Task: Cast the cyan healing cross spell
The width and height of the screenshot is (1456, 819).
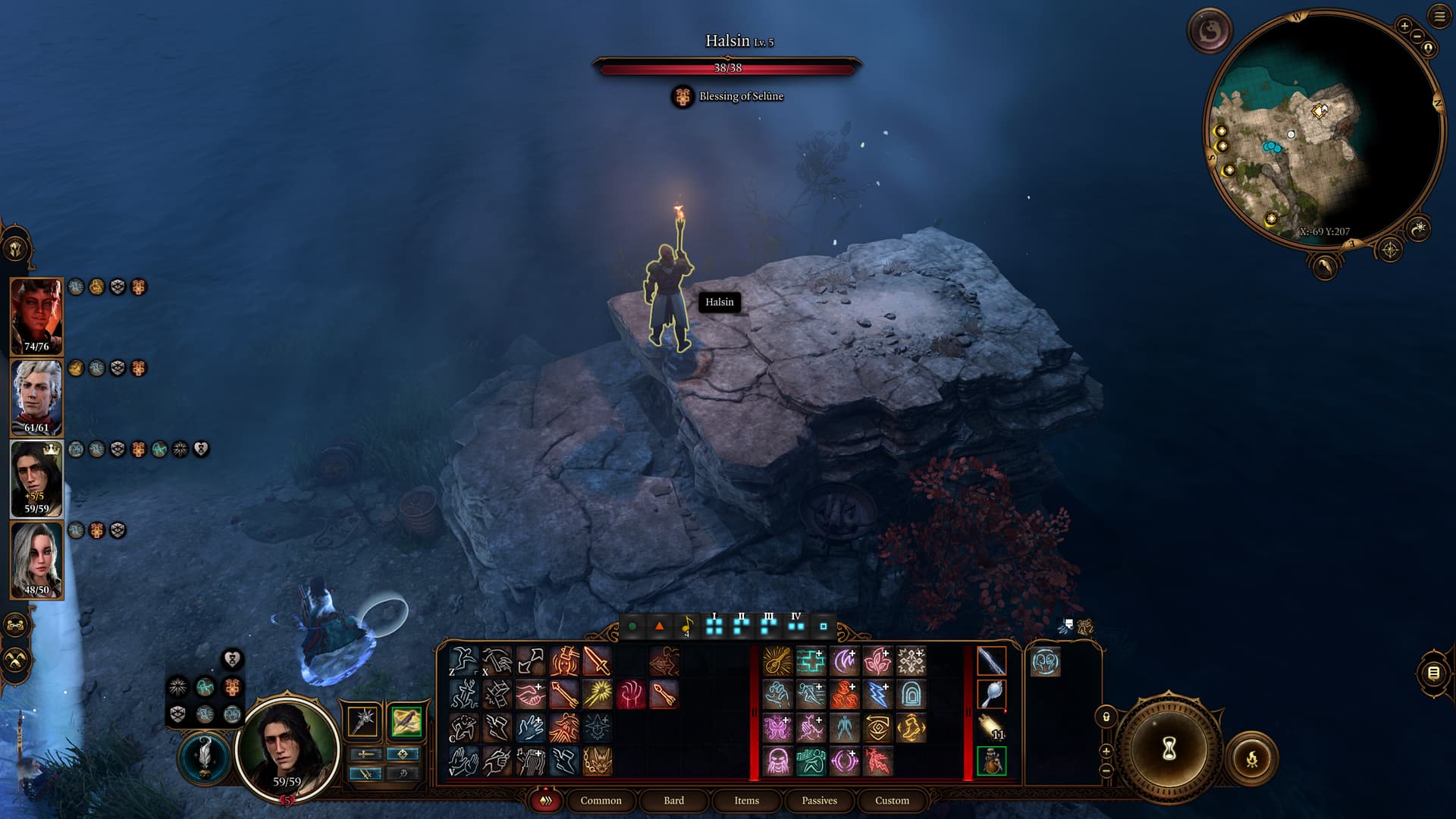Action: [811, 661]
